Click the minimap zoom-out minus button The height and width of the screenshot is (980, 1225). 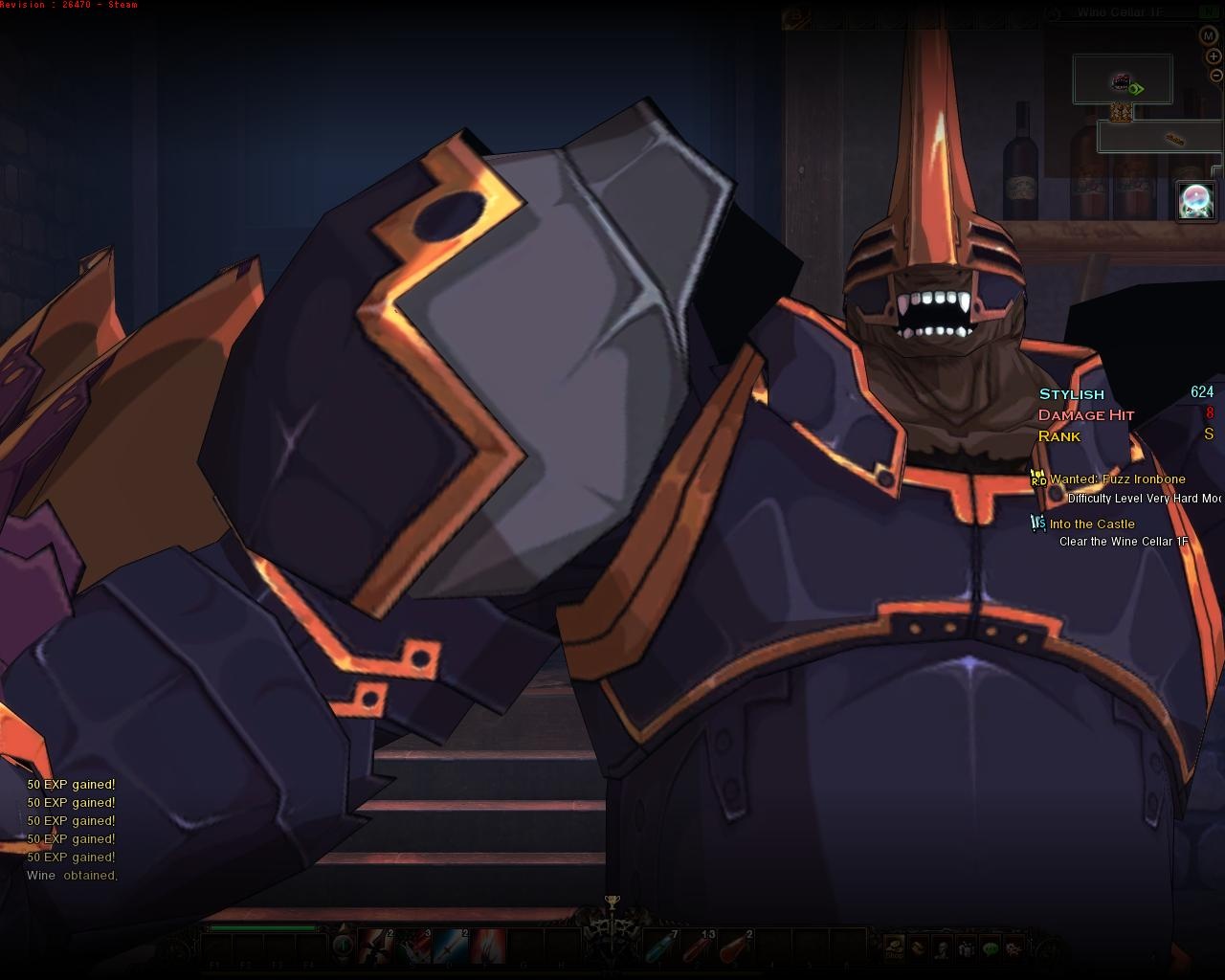[1215, 76]
